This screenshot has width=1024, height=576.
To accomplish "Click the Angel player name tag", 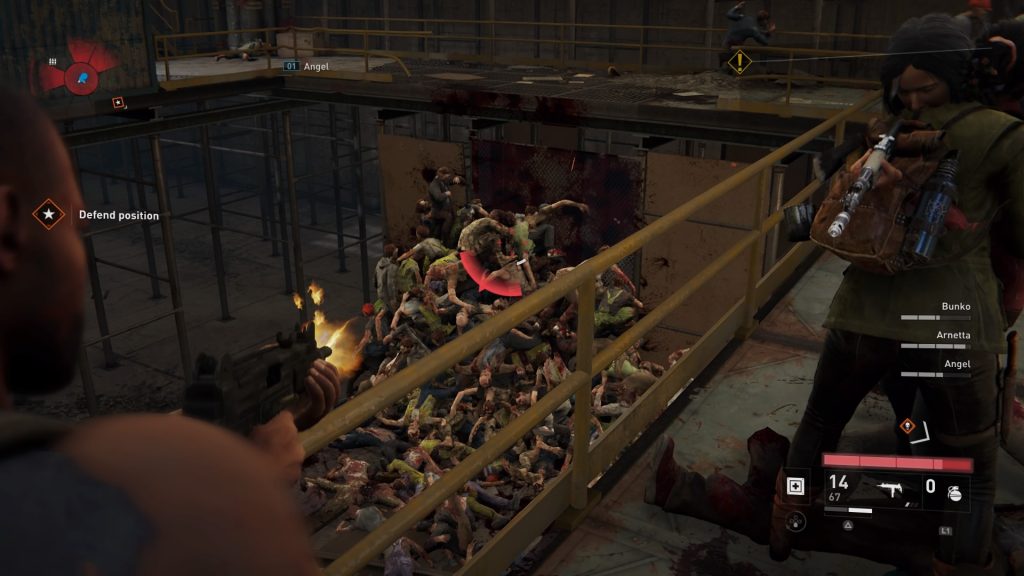I will [x=316, y=66].
